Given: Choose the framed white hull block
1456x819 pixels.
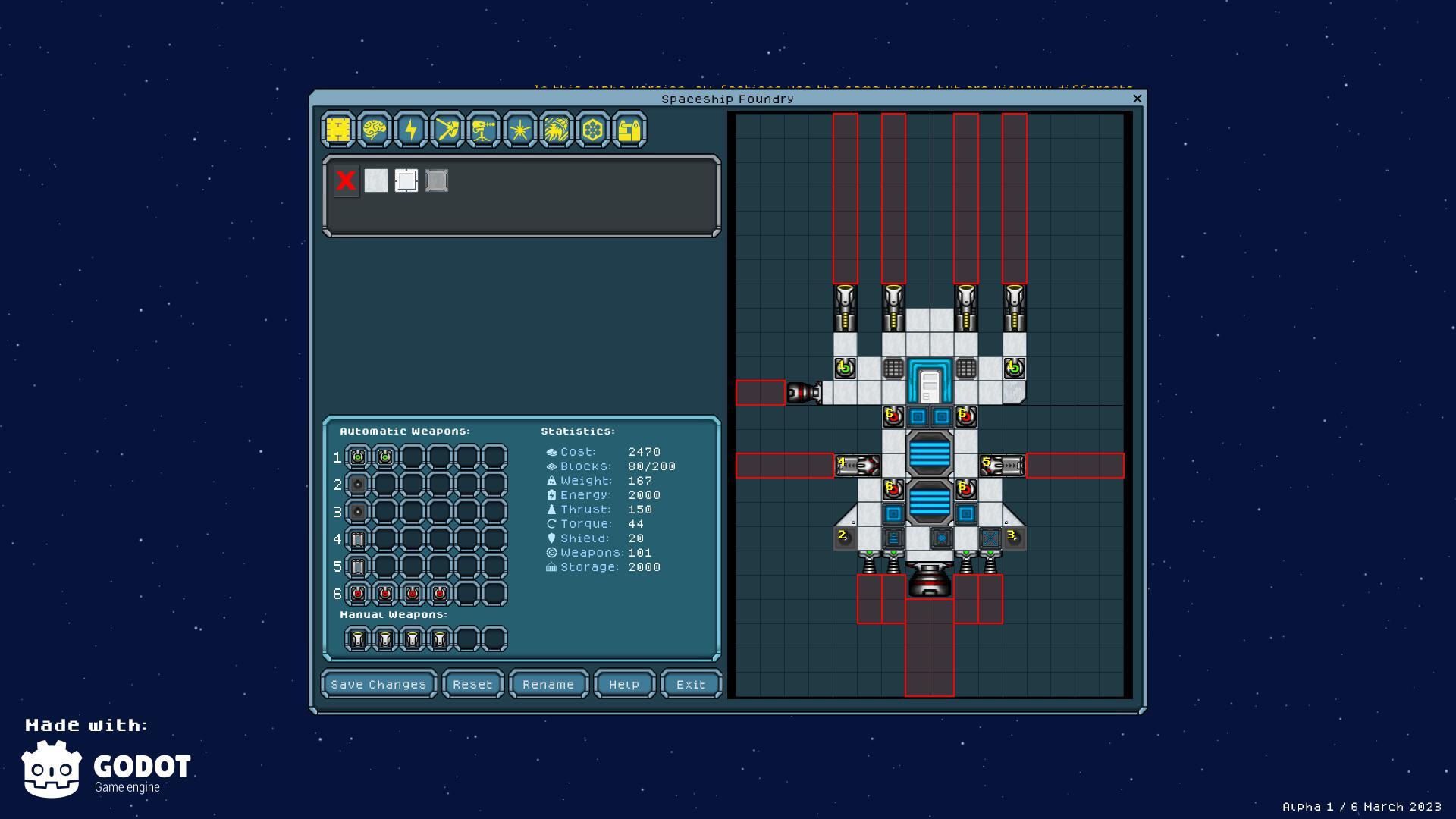Looking at the screenshot, I should (406, 180).
